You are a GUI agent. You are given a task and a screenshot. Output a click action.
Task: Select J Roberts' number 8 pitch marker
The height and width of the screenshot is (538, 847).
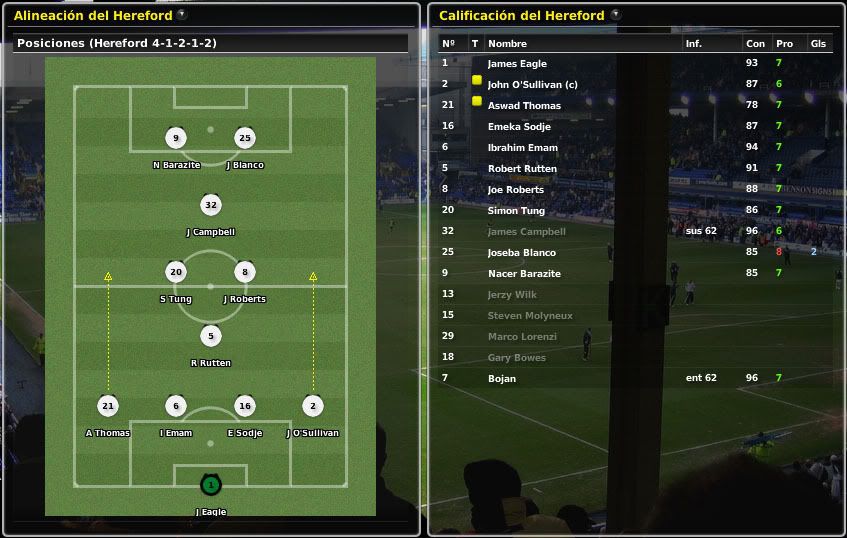pos(244,272)
